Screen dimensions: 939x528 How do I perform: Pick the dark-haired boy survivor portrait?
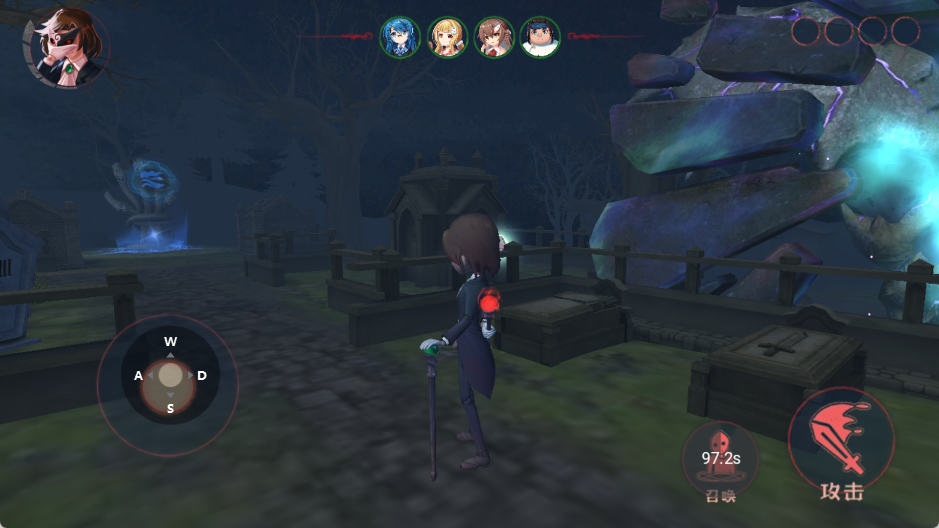pos(540,38)
